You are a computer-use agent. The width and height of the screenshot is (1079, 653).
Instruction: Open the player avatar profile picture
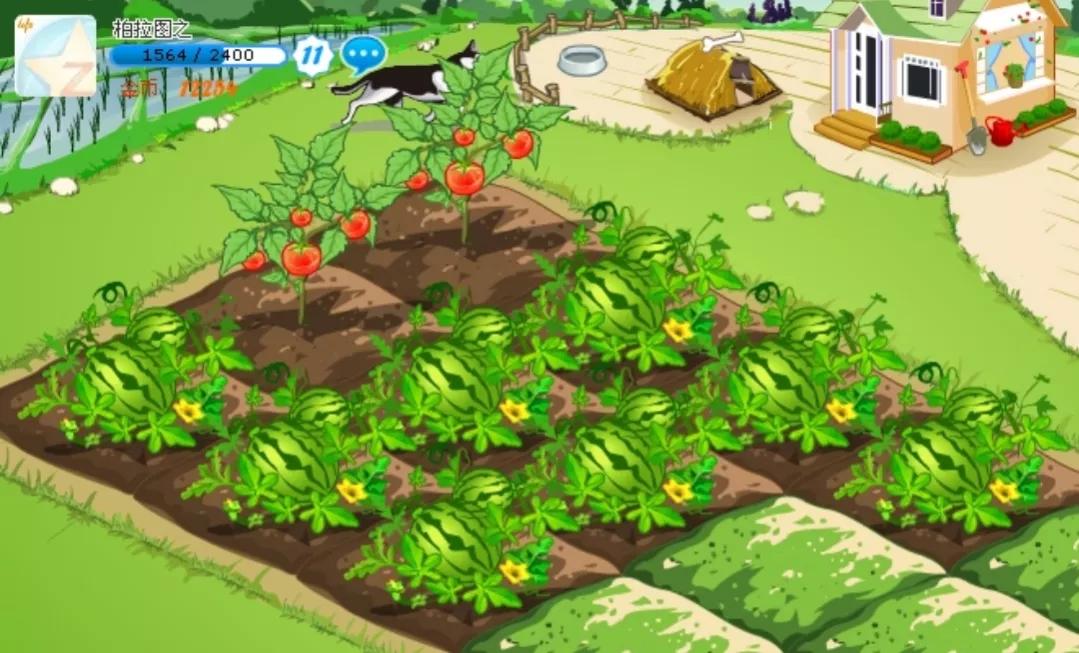(x=55, y=56)
